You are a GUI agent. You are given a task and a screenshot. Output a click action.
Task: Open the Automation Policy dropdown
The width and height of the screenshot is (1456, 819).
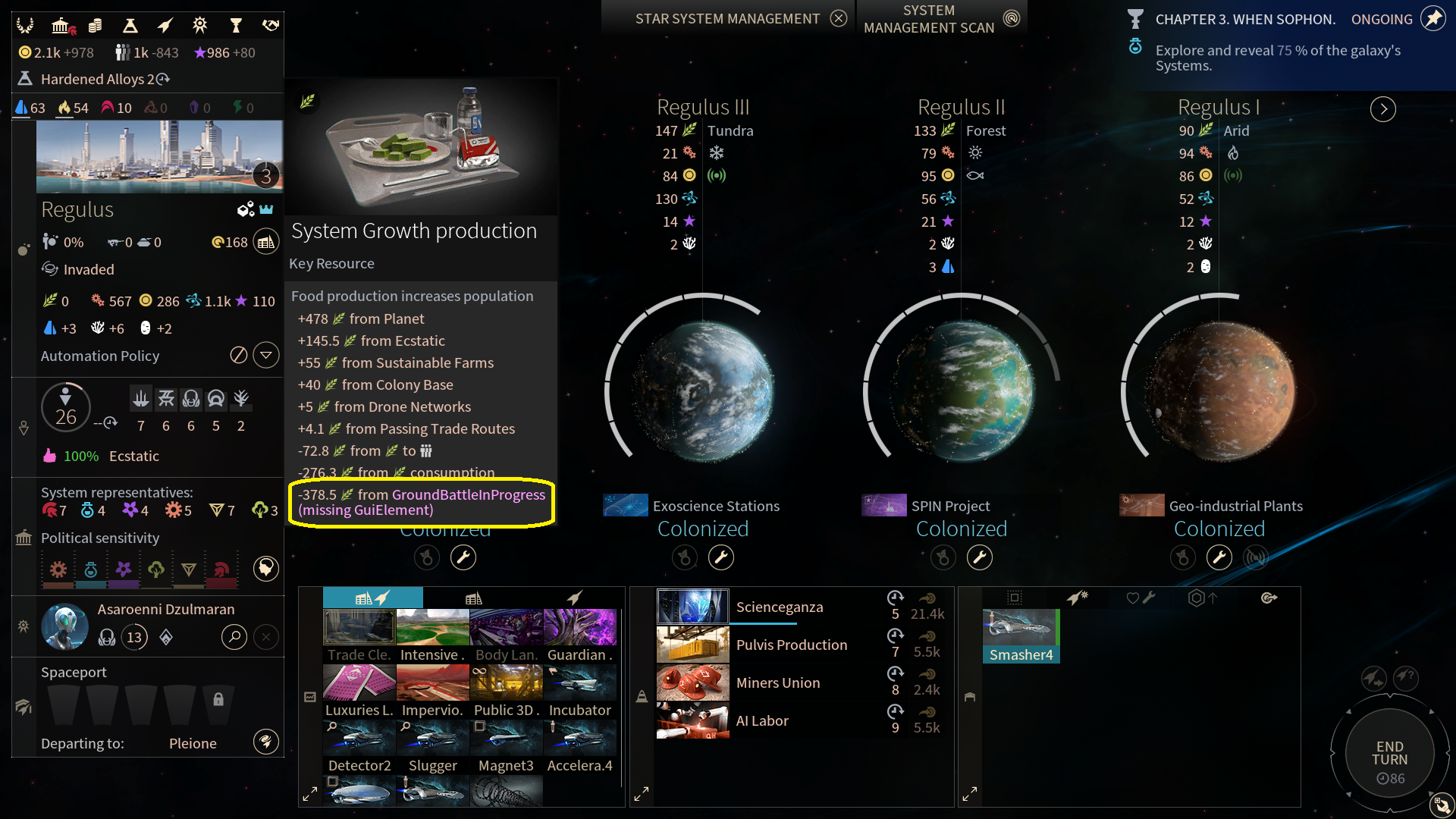pyautogui.click(x=266, y=356)
